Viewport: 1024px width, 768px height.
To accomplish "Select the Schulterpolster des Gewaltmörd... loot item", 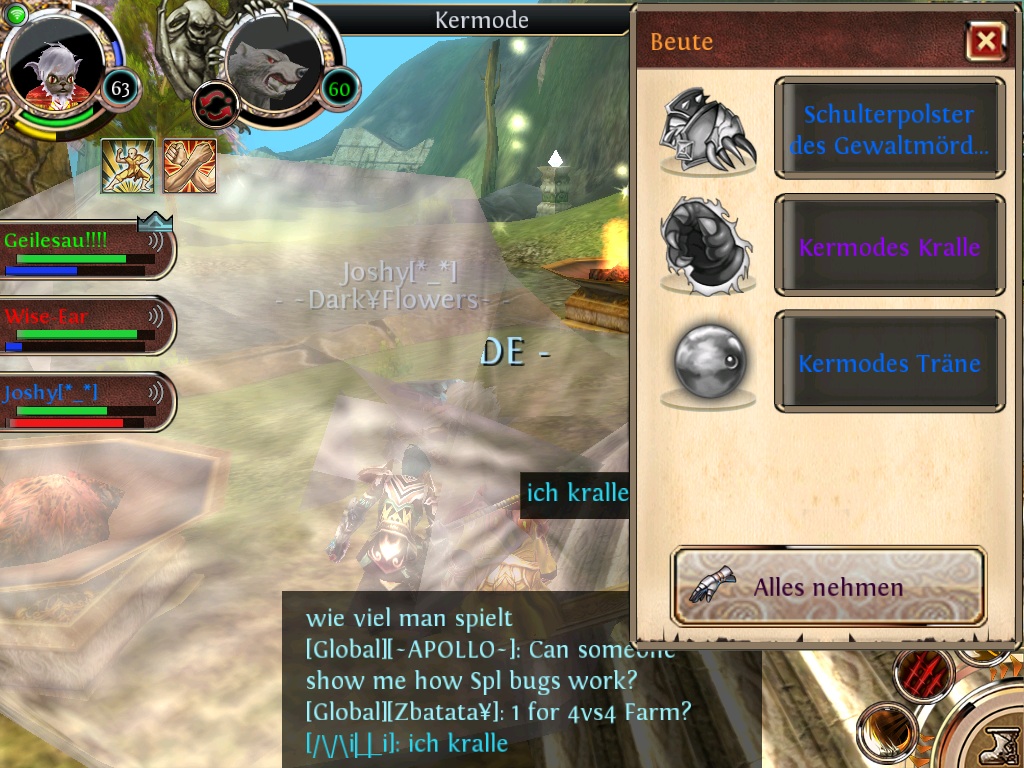I will pos(889,129).
